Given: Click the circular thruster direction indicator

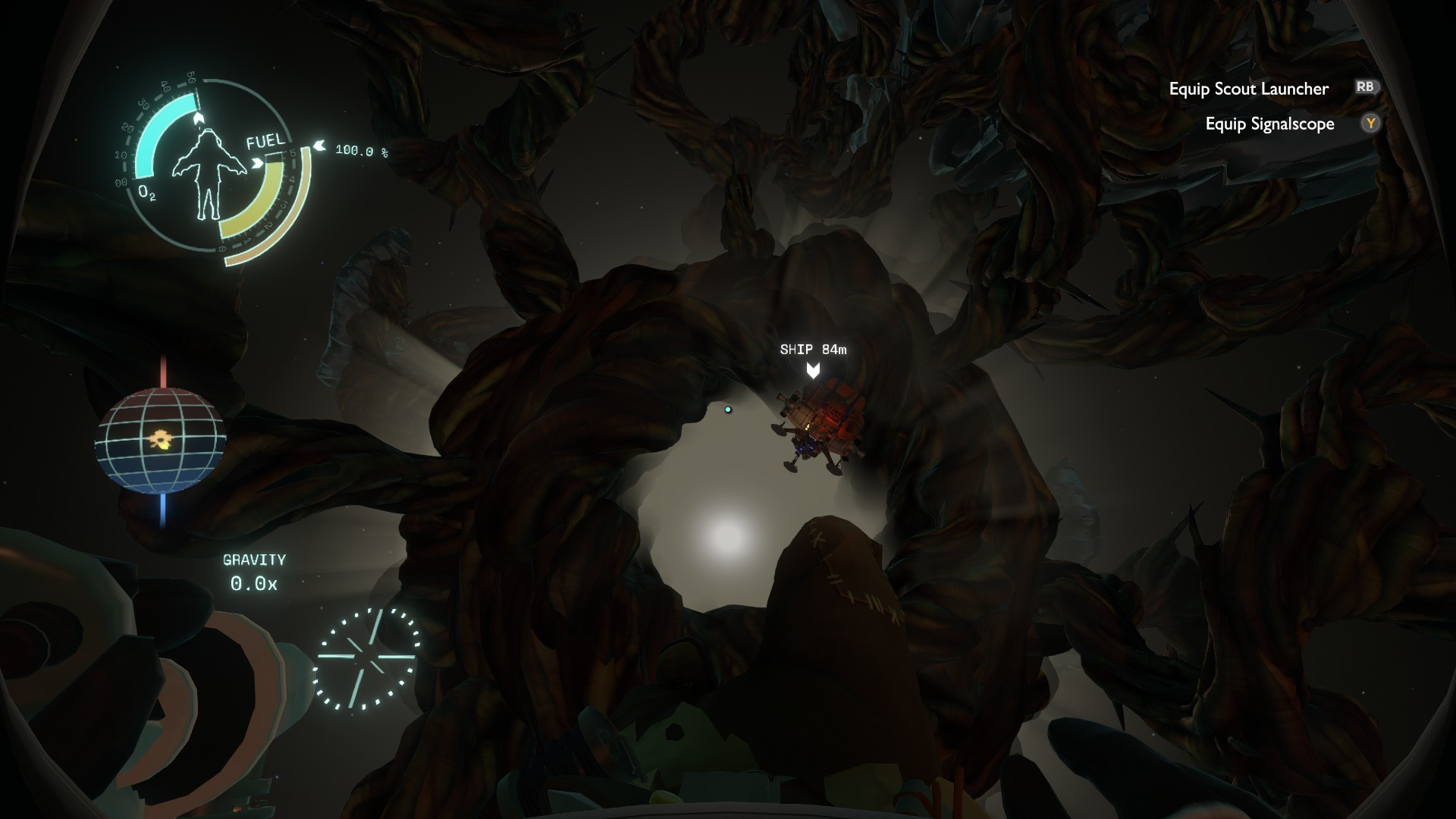Looking at the screenshot, I should pos(367,658).
